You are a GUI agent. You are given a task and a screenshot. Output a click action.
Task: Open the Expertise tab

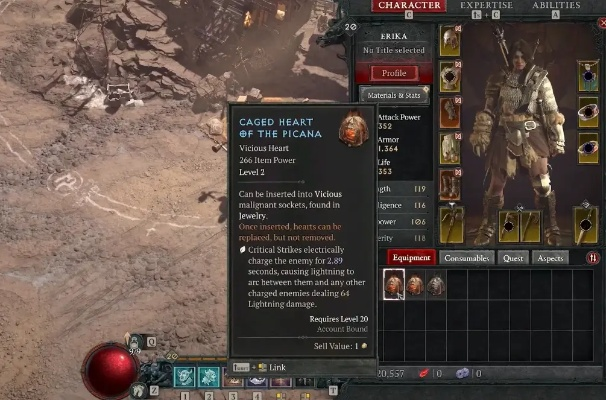click(x=486, y=6)
